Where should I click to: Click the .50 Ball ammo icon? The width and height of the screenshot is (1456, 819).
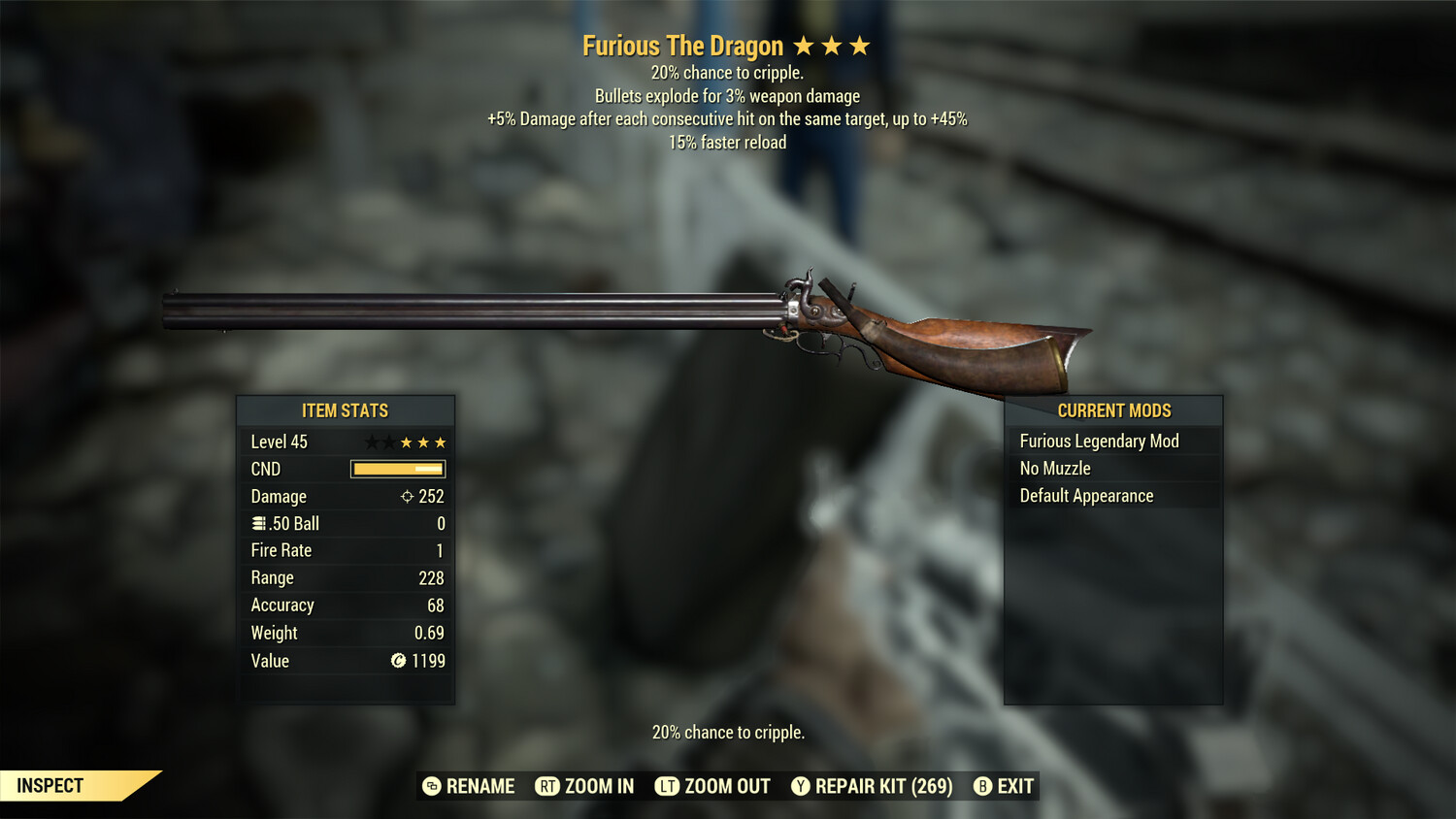(259, 523)
